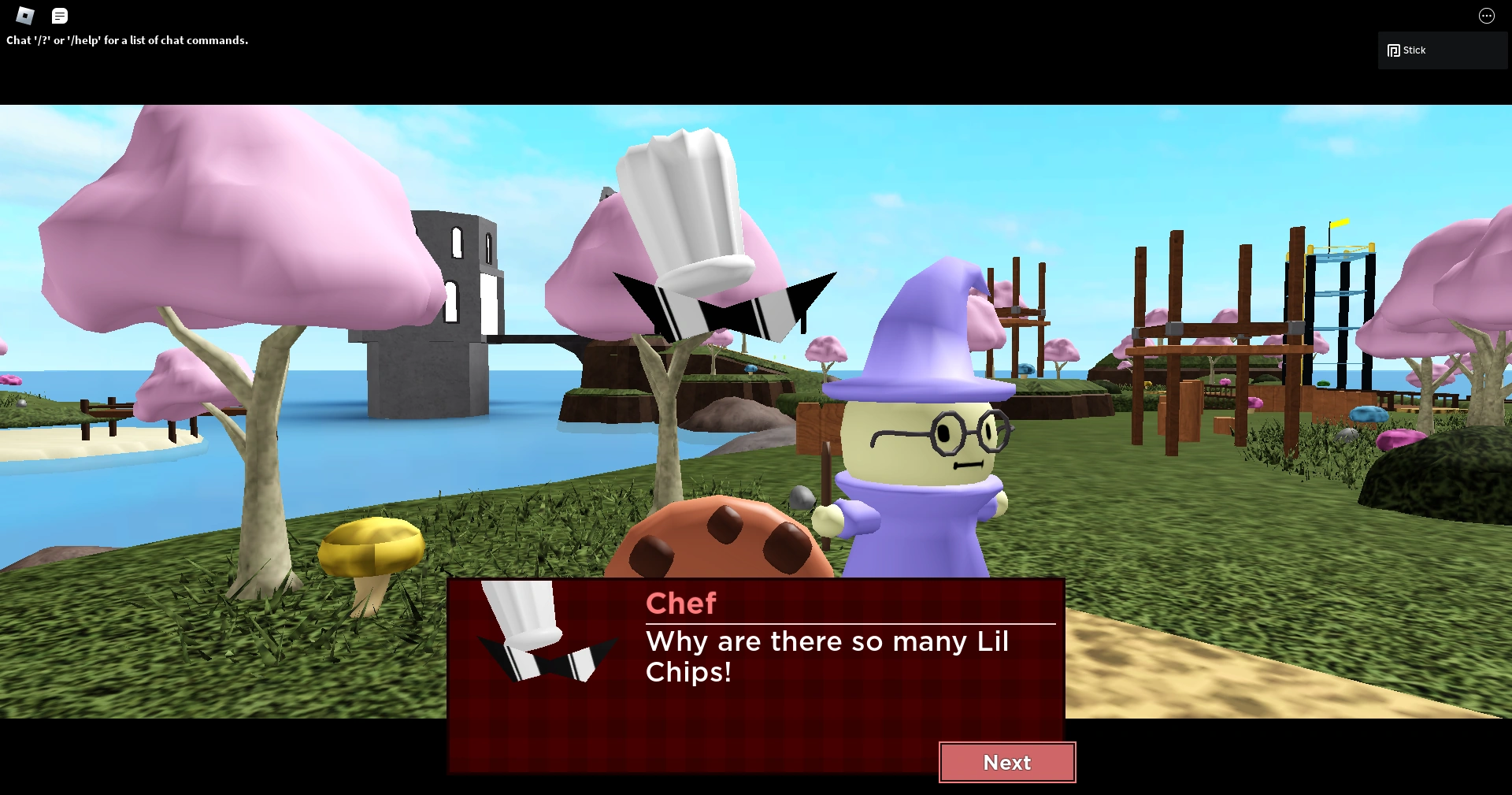1512x795 pixels.
Task: Expand the Chef dialogue to continue
Action: [x=1007, y=762]
